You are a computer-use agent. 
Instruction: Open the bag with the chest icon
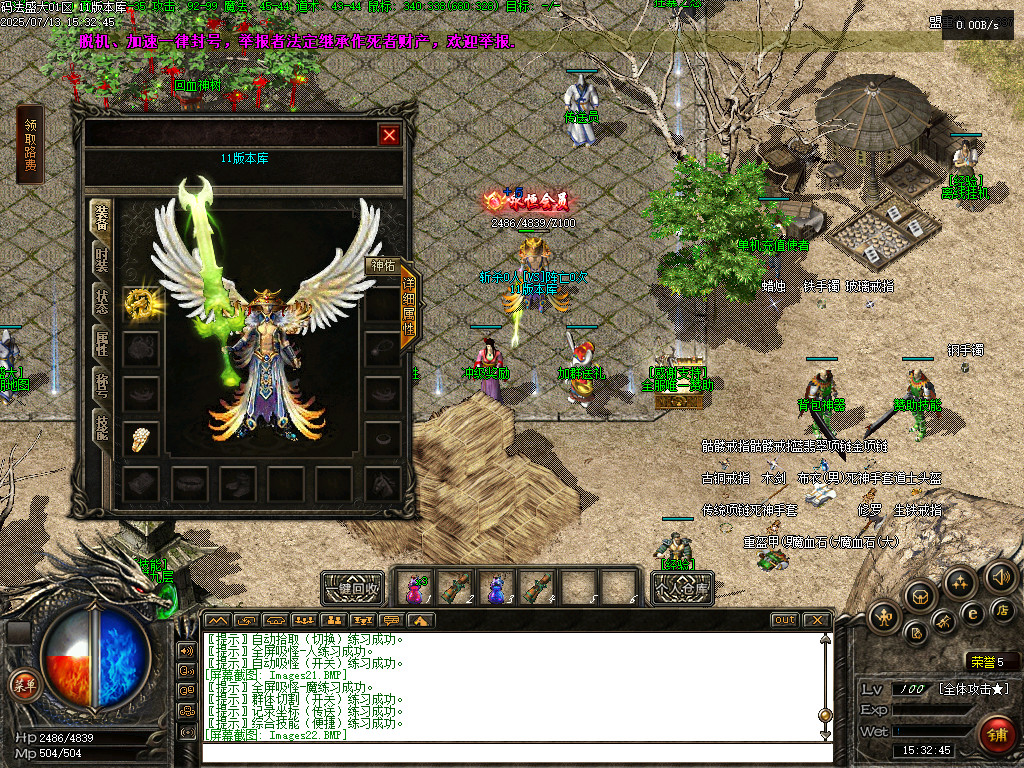(920, 596)
